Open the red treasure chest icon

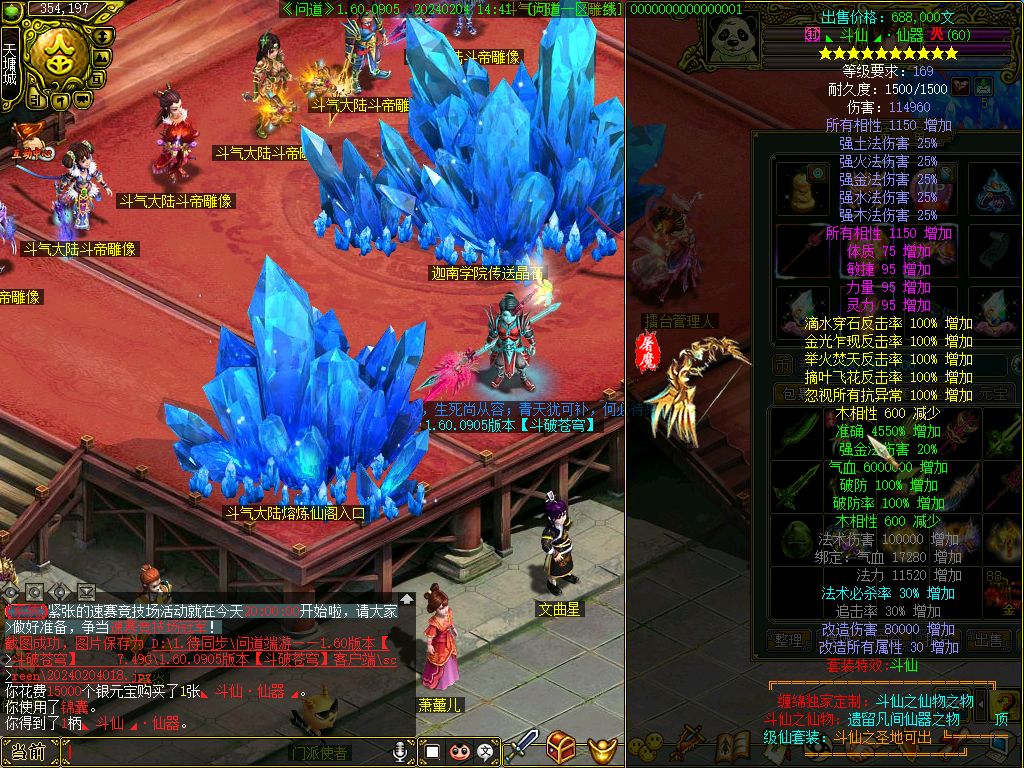[x=562, y=748]
